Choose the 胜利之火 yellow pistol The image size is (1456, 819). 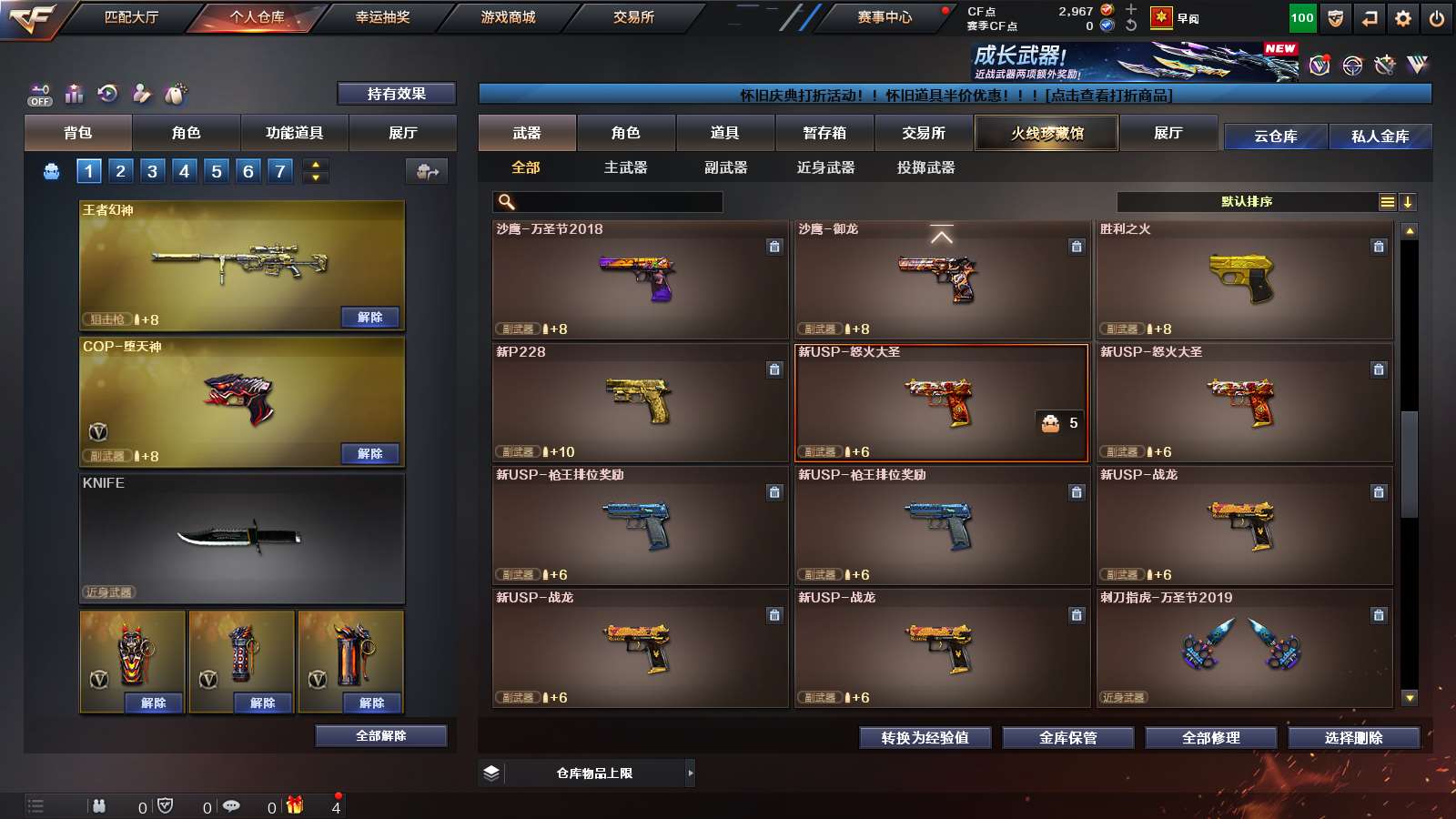1244,279
